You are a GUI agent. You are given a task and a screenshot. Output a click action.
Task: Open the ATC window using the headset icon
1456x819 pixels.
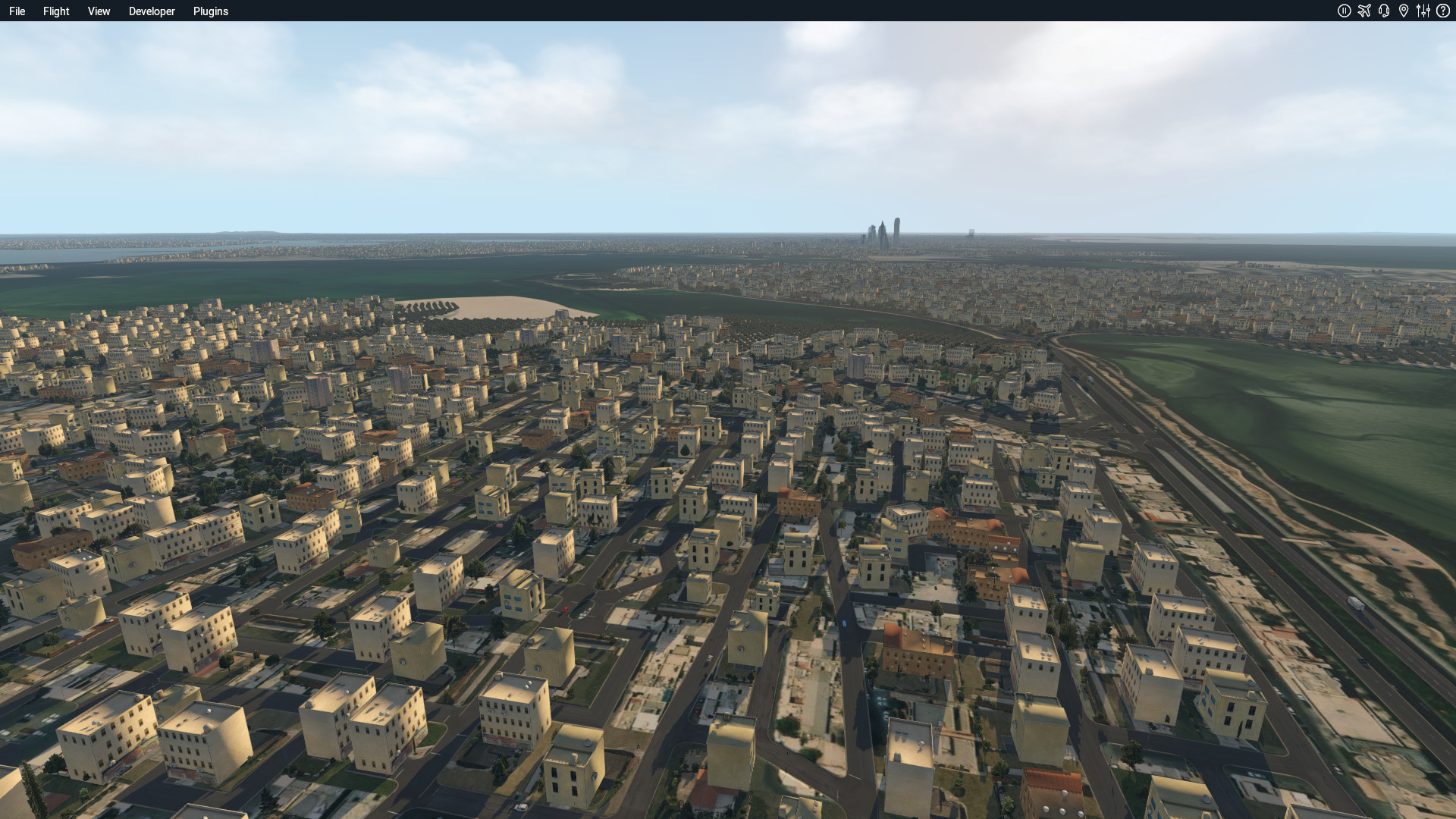[1384, 11]
